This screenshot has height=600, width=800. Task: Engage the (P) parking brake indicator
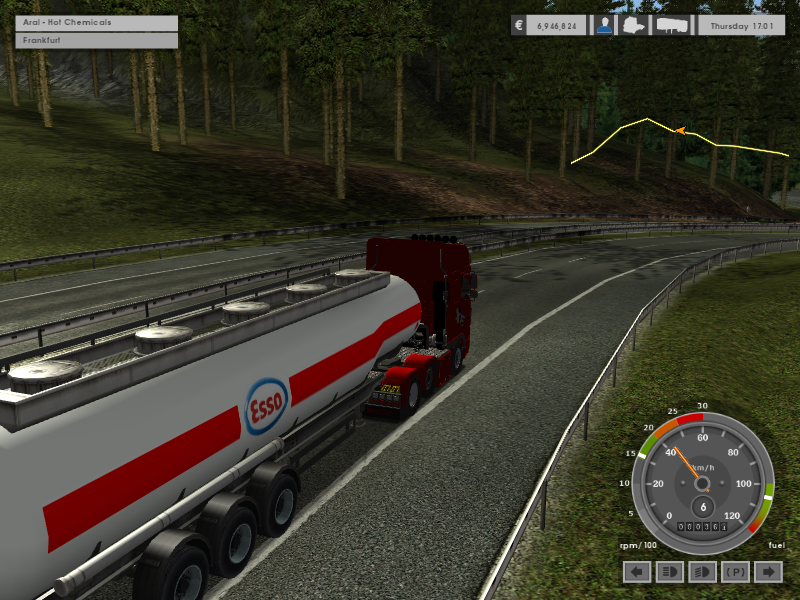pos(735,571)
